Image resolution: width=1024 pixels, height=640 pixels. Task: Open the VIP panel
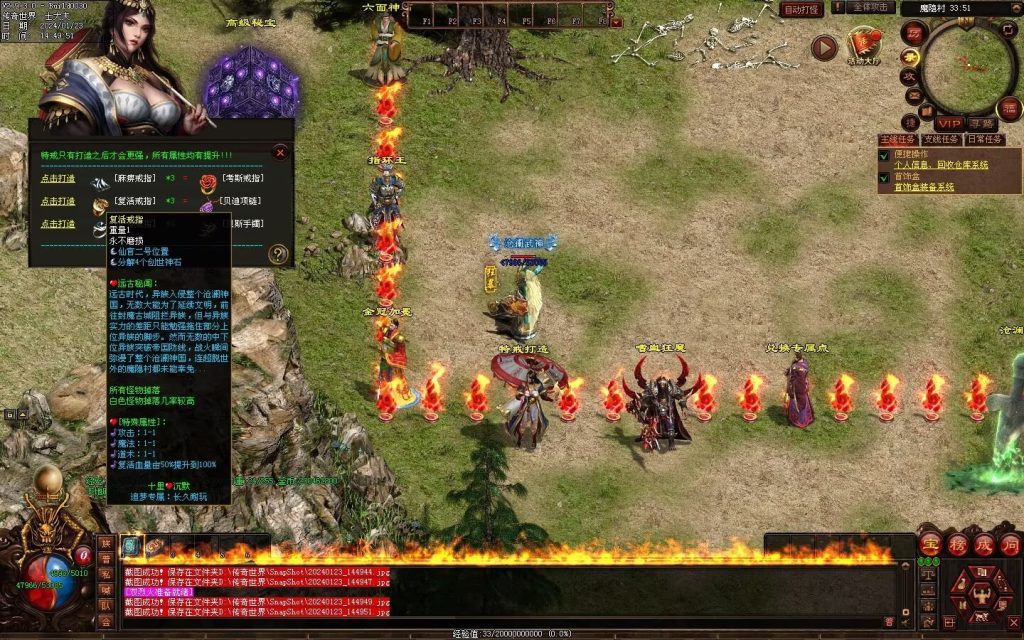(x=949, y=123)
